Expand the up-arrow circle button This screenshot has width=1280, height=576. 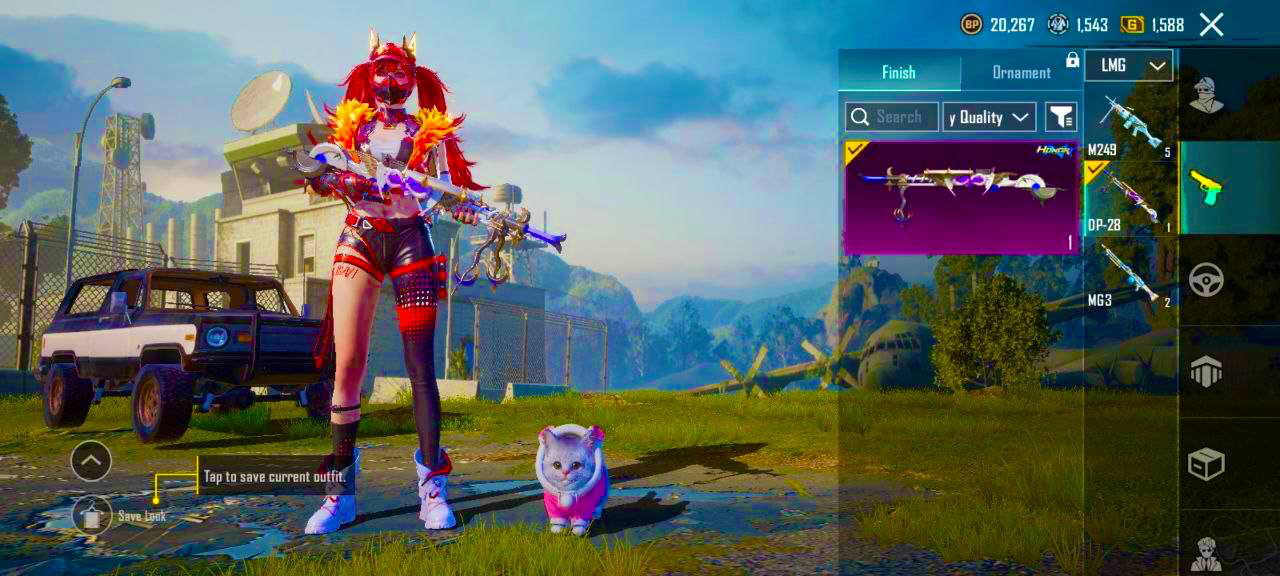tap(91, 461)
